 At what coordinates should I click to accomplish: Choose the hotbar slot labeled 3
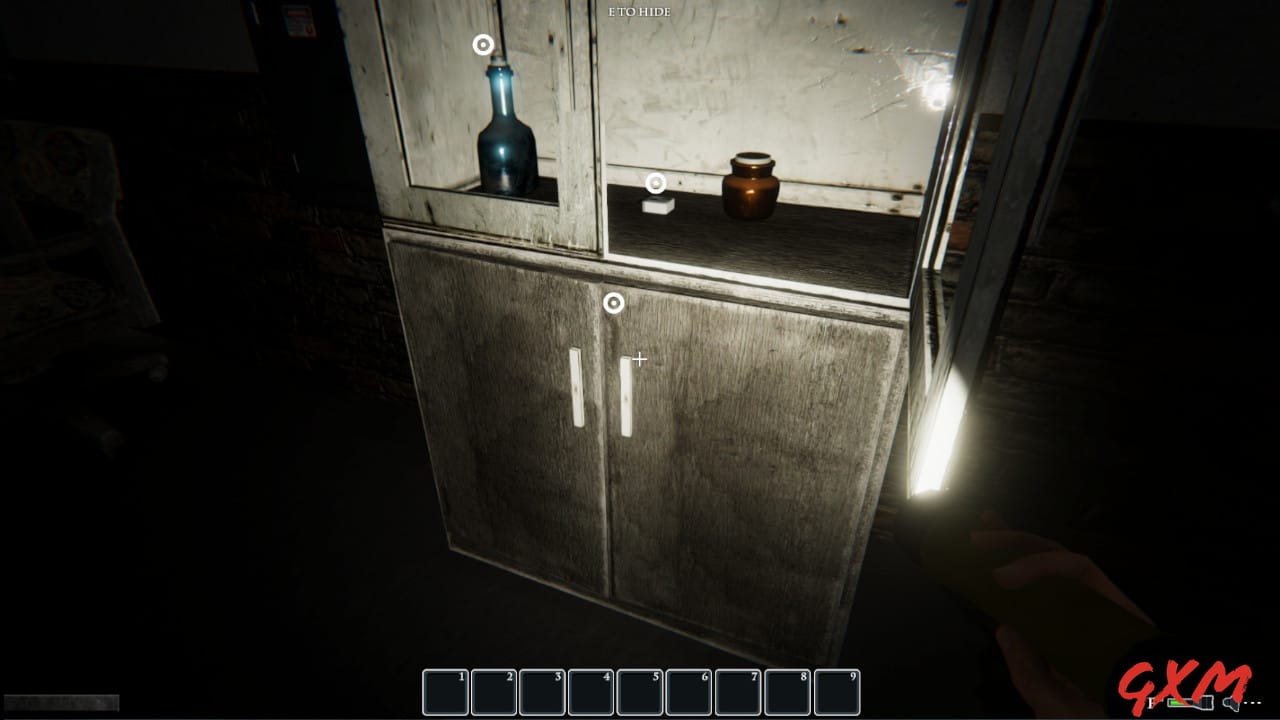[543, 692]
